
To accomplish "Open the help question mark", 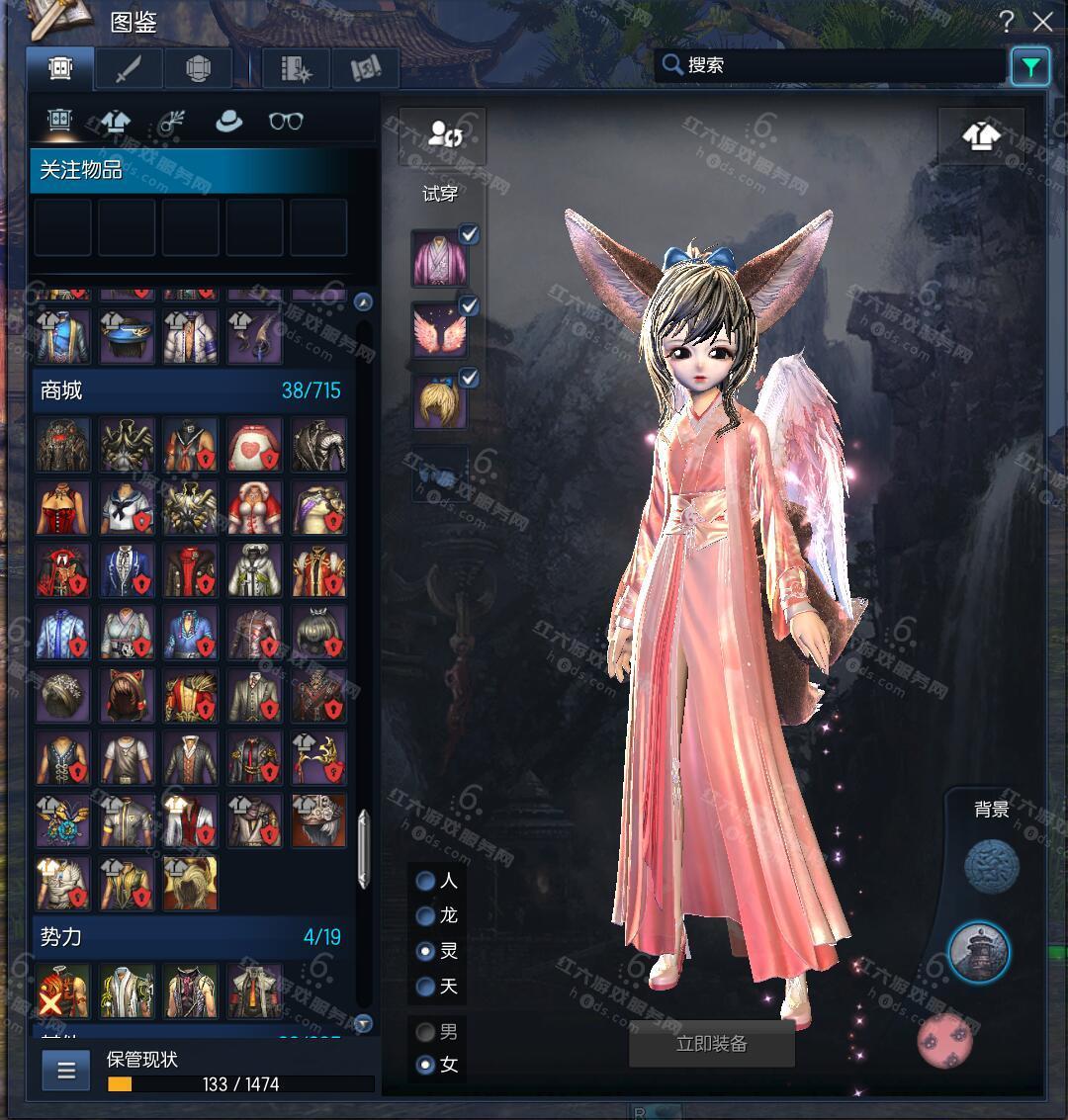I will [x=1007, y=21].
